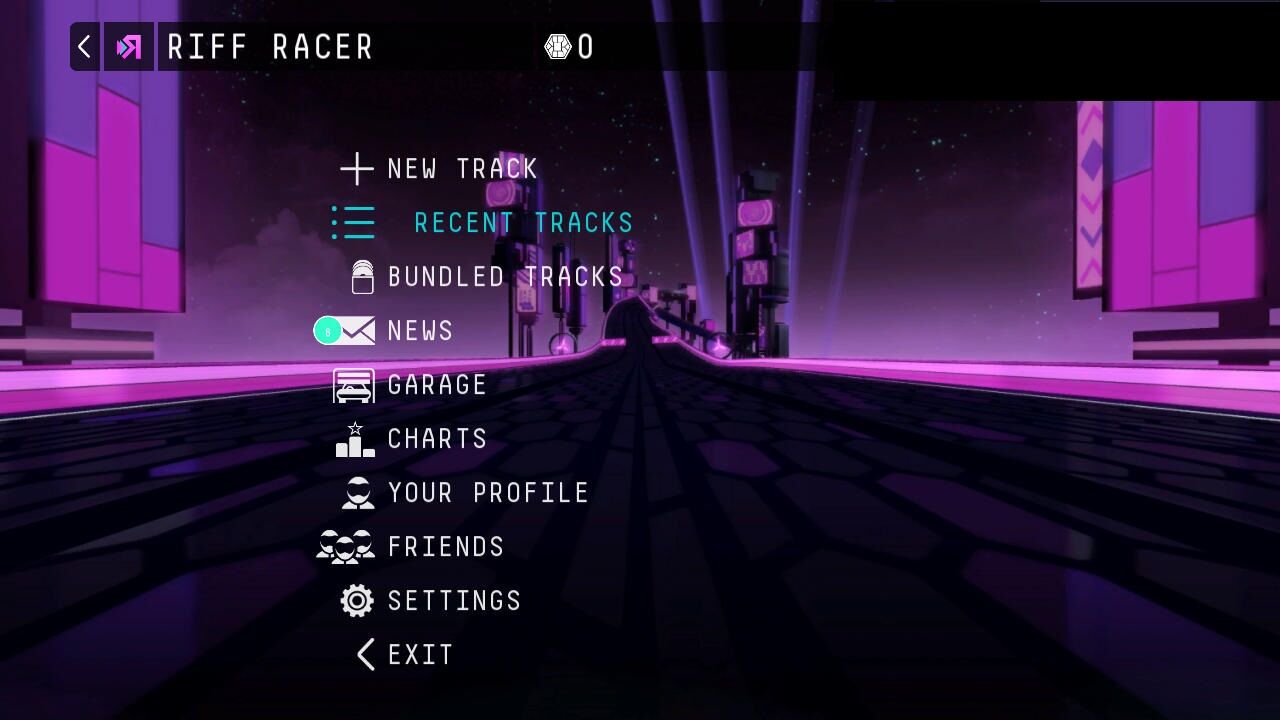Select the Recent Tracks list icon
The width and height of the screenshot is (1280, 720).
(352, 222)
